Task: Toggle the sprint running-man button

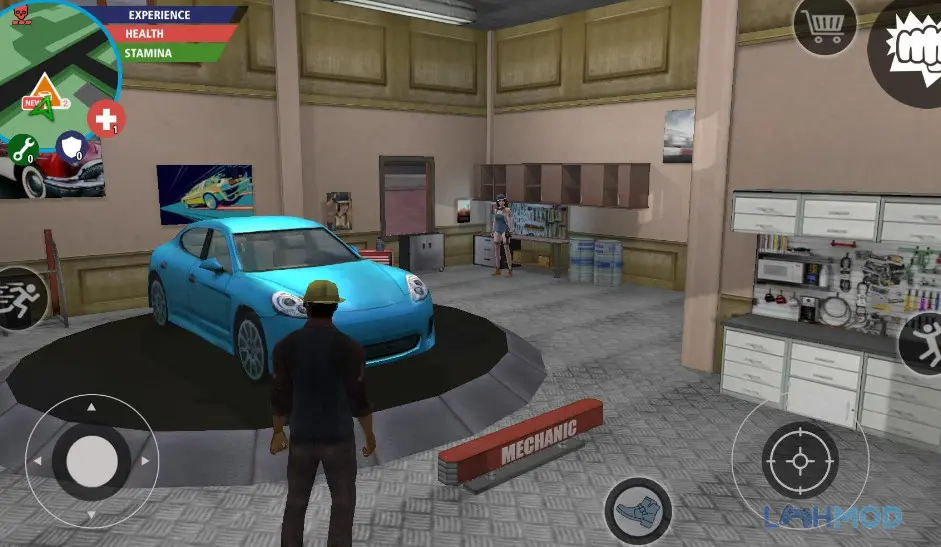Action: (20, 298)
